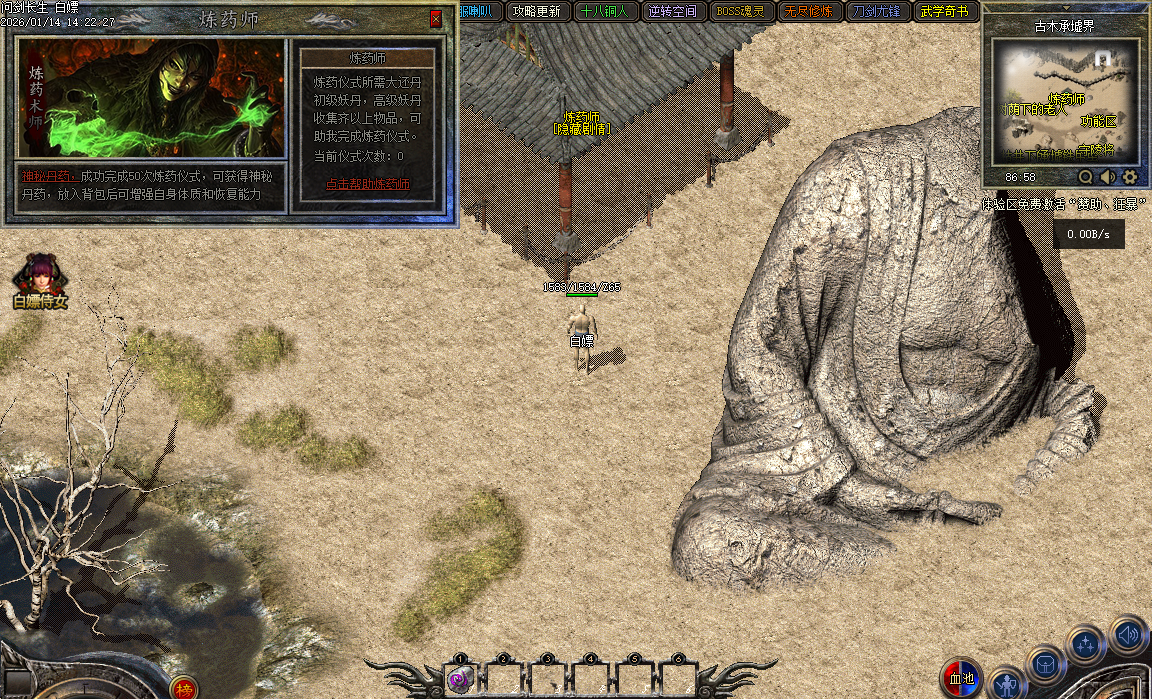Enter the 逆转空间 feature

[x=672, y=12]
